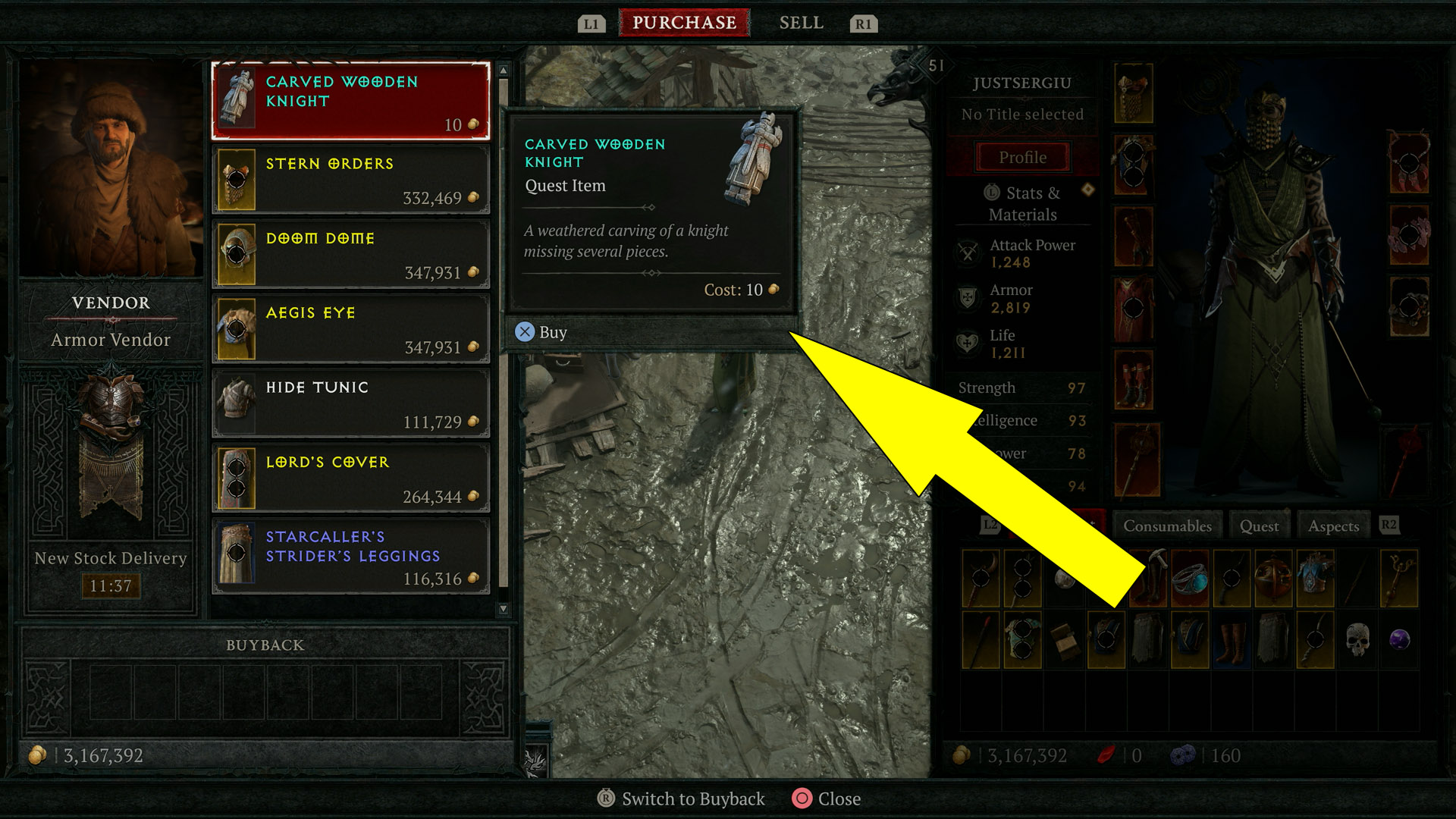Viewport: 1456px width, 819px height.
Task: Click the staff in the inventory grid
Action: click(x=1398, y=578)
